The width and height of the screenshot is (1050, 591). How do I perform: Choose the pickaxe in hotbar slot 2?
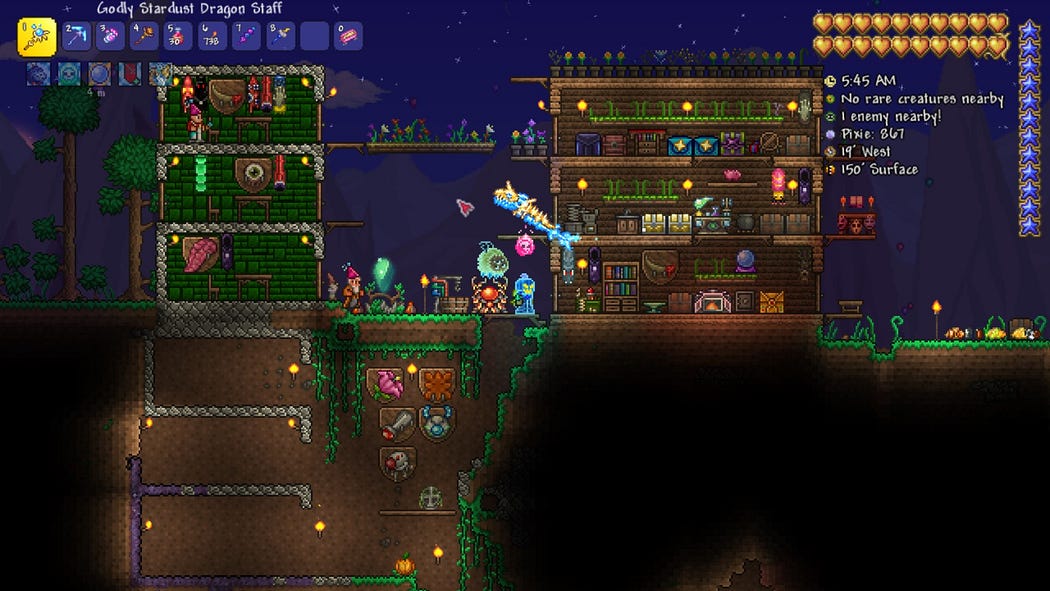(x=77, y=37)
